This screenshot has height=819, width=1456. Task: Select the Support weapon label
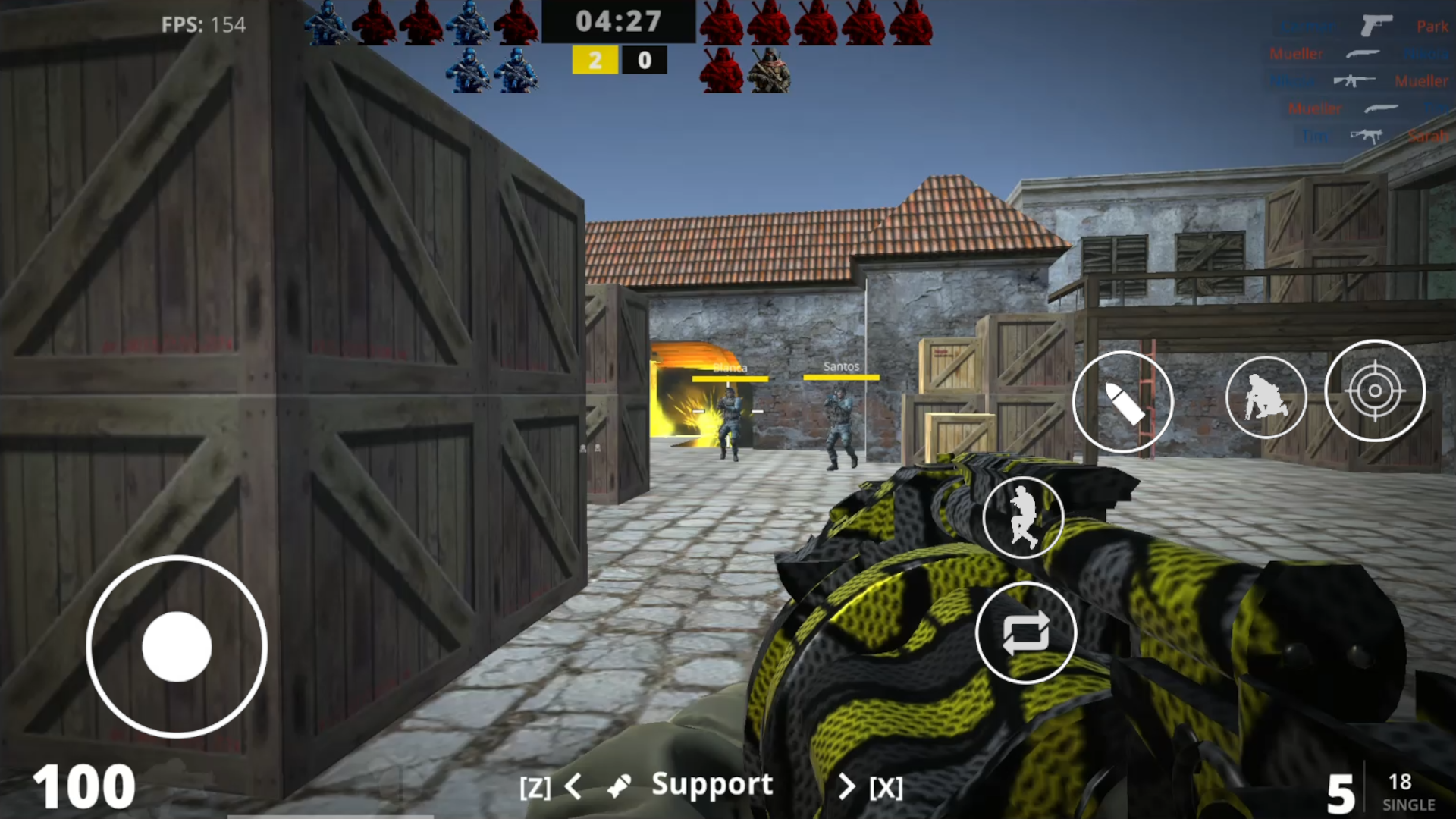point(712,784)
